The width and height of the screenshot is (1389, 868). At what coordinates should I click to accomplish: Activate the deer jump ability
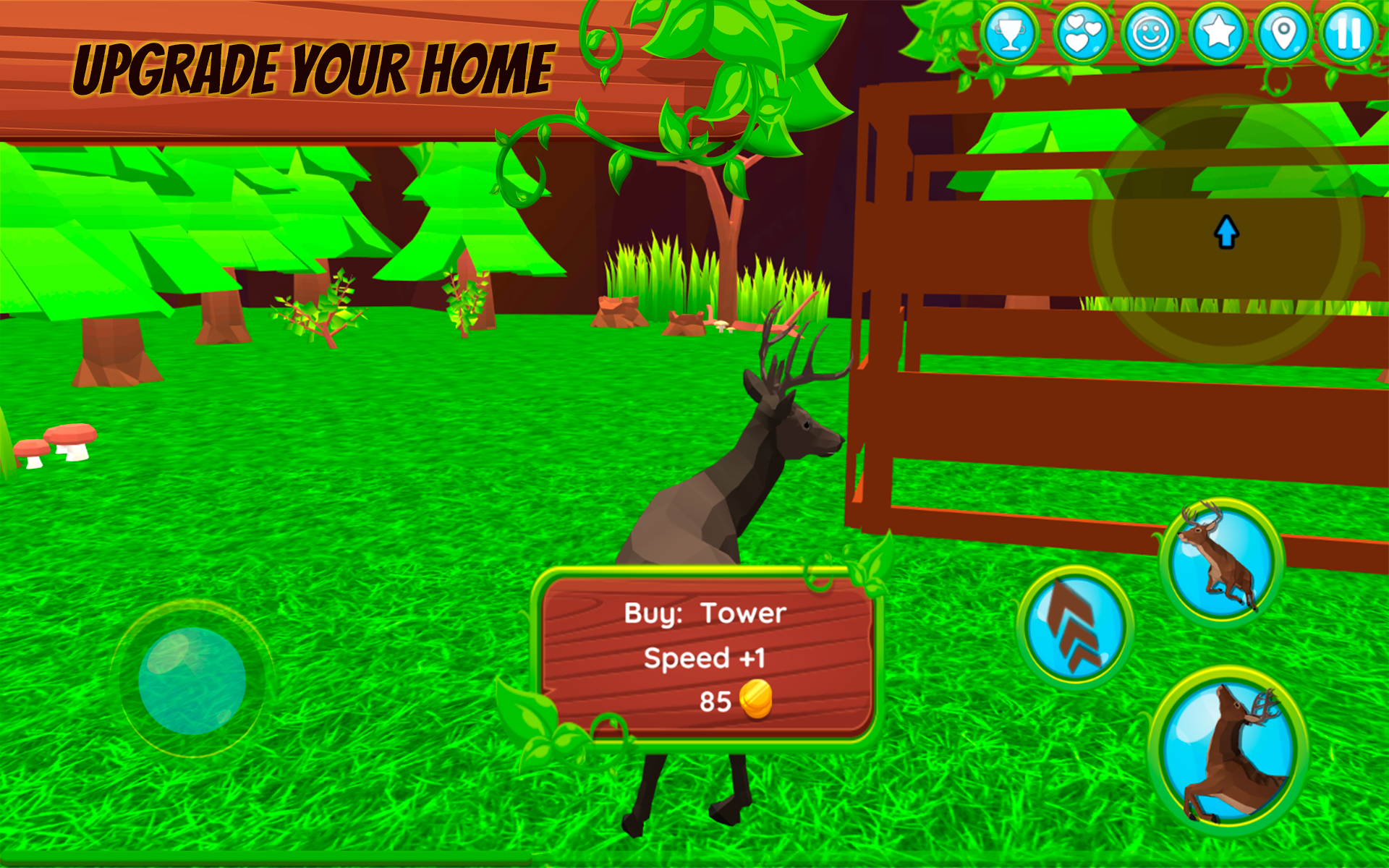coord(1221,560)
